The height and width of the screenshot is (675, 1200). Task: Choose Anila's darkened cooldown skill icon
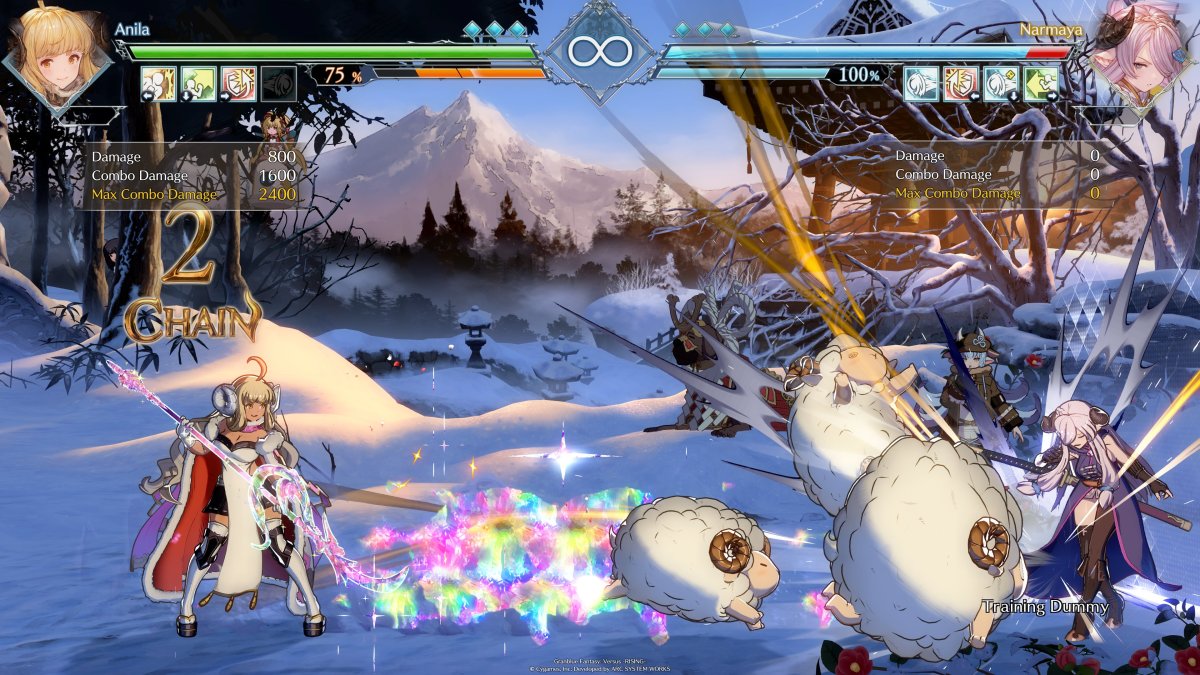(278, 84)
